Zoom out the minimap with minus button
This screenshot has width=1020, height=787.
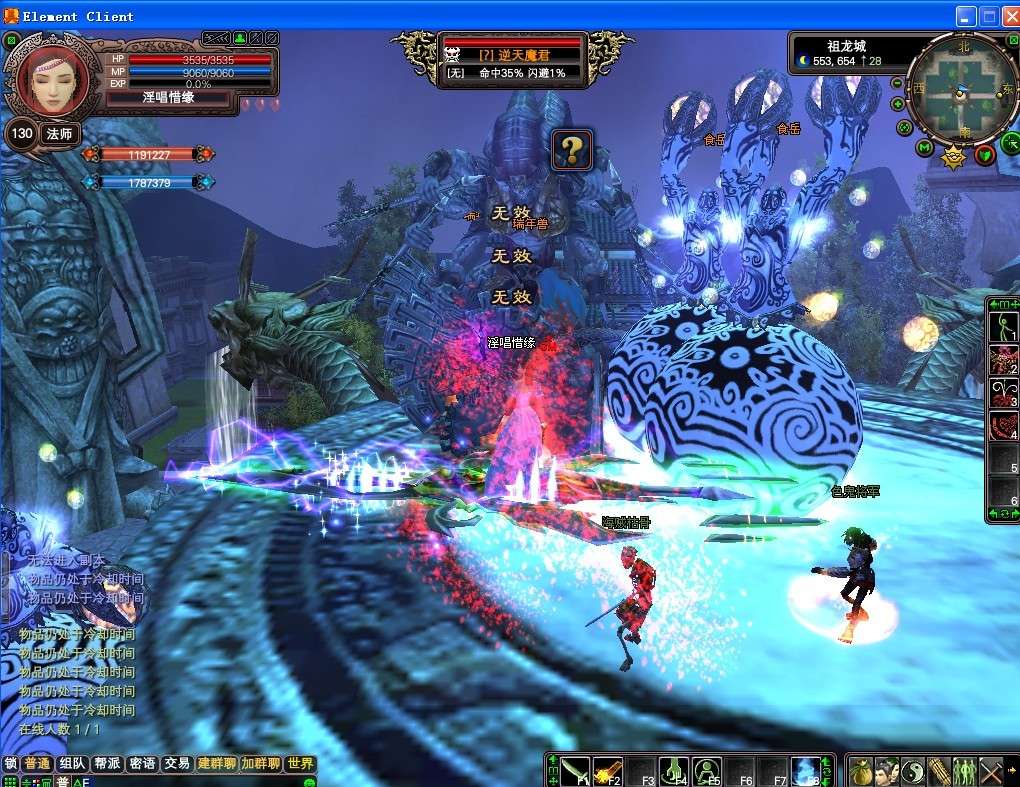click(897, 83)
